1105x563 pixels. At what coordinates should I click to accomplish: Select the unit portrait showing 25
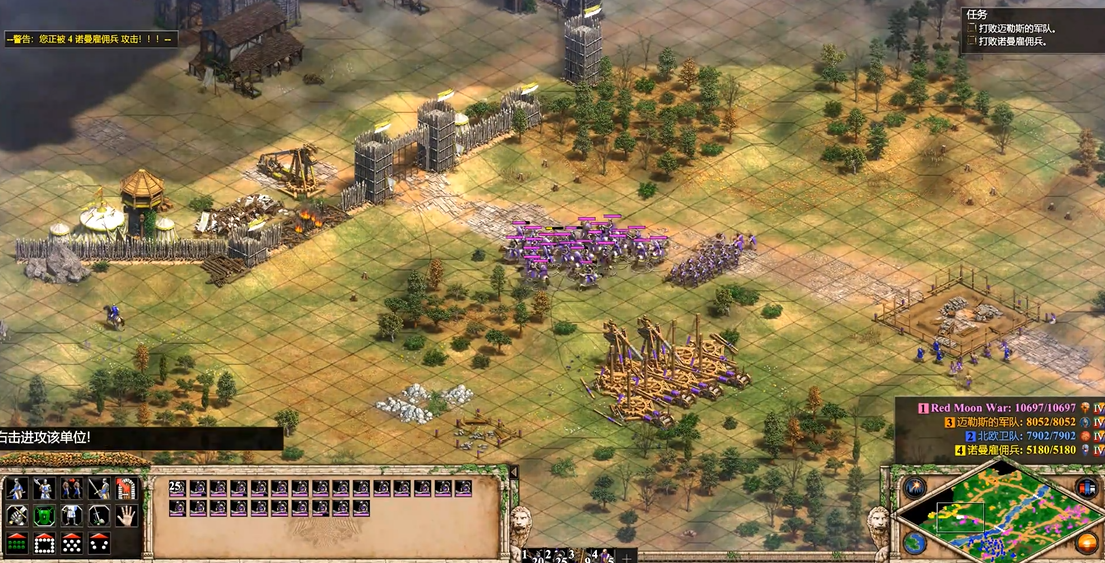click(177, 489)
